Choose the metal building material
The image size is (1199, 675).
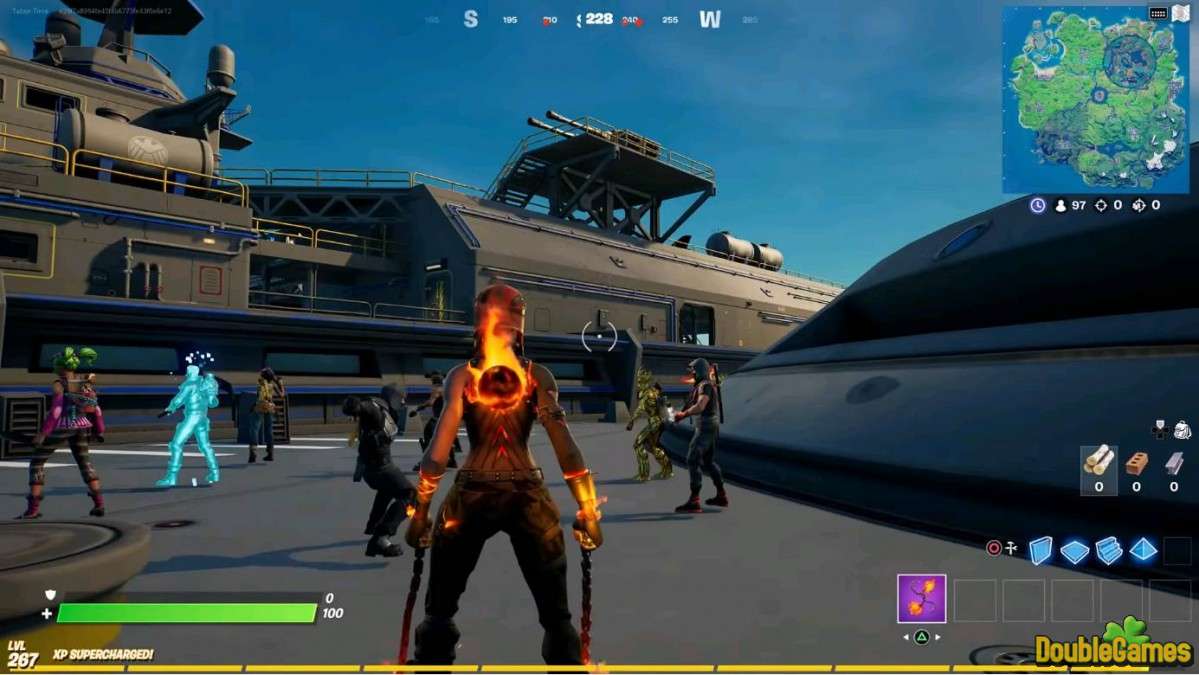(x=1173, y=463)
